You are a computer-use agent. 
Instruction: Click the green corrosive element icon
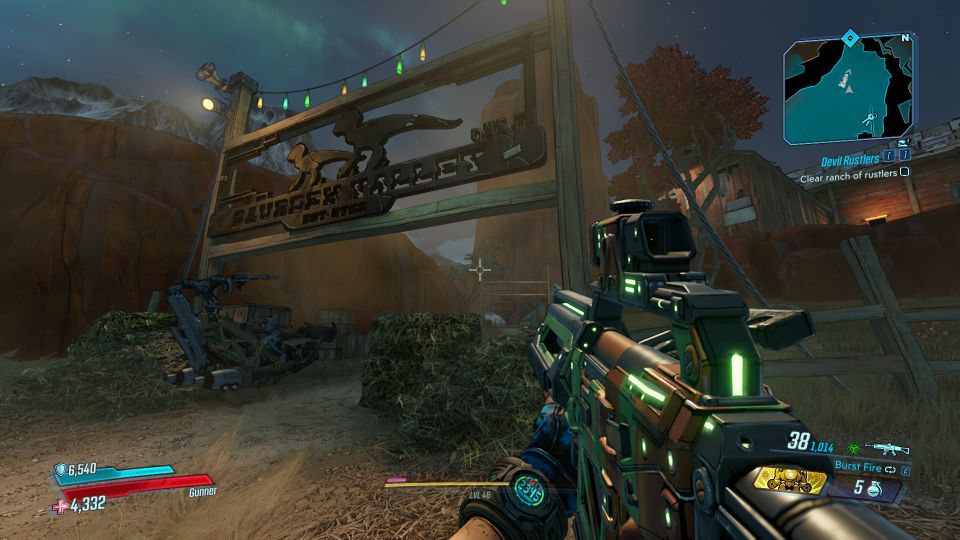(855, 449)
